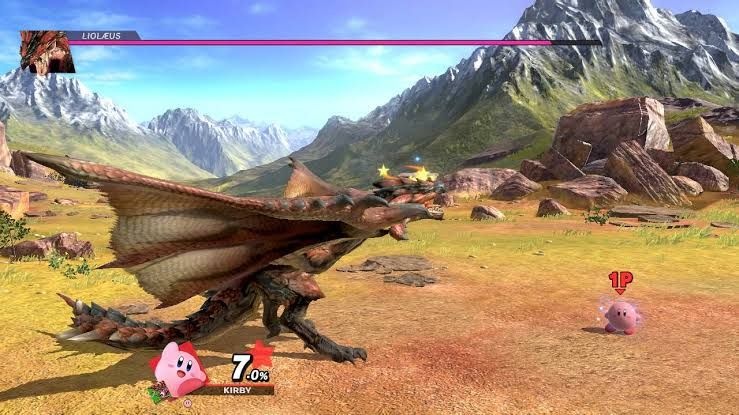Image resolution: width=739 pixels, height=415 pixels.
Task: Click Kirby's fighter portrait in the damage display
Action: (180, 369)
